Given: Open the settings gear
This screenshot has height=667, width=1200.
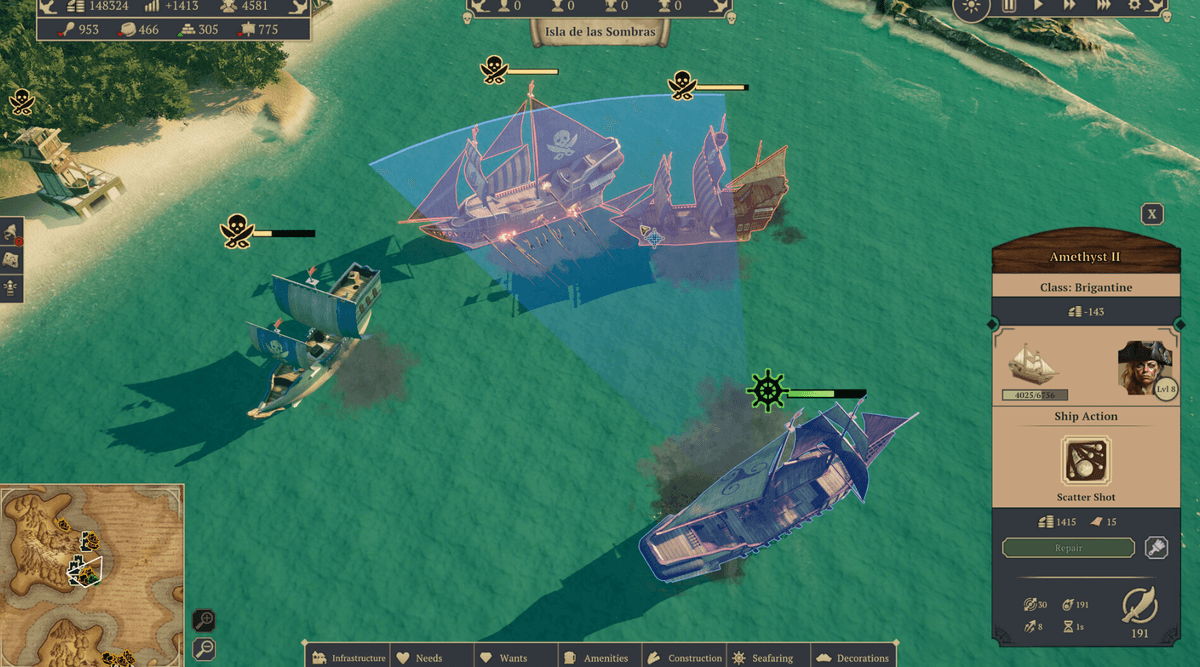Looking at the screenshot, I should tap(1135, 6).
